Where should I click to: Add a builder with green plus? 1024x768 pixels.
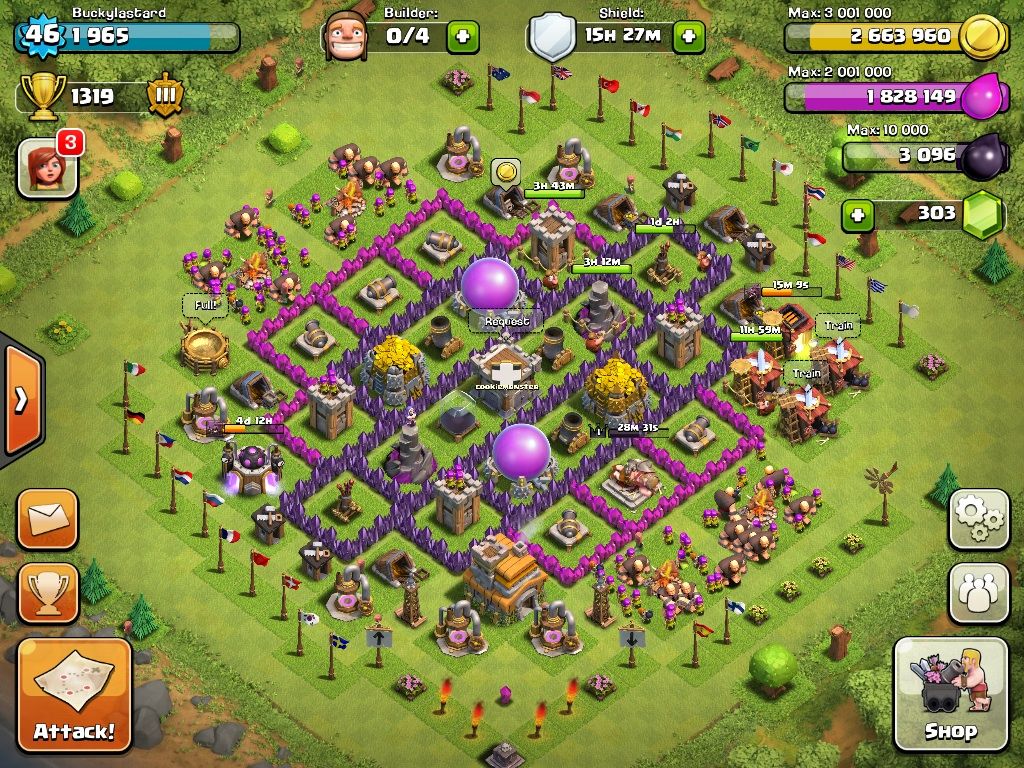click(462, 37)
